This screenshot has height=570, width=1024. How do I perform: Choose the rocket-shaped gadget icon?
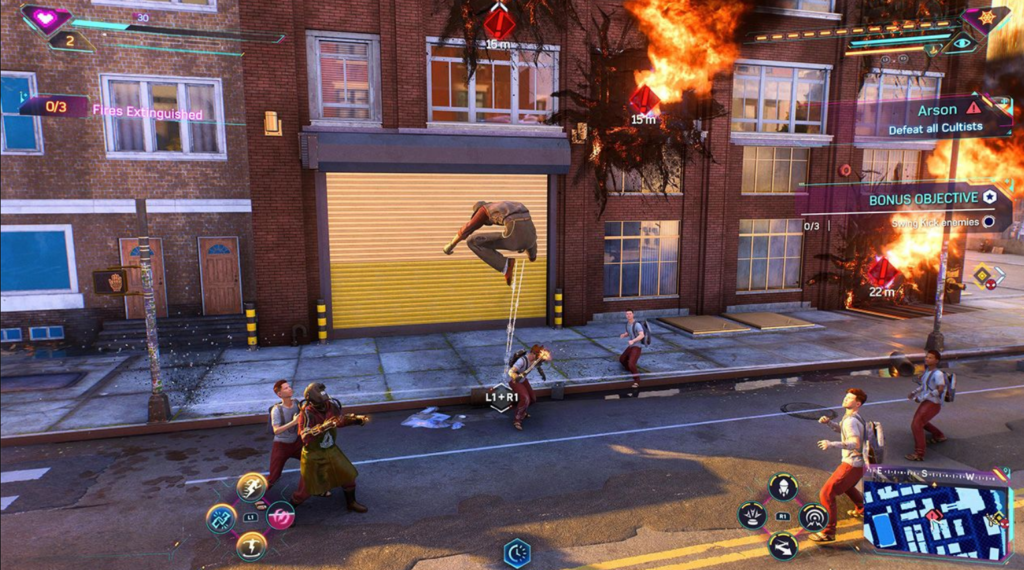pyautogui.click(x=783, y=487)
